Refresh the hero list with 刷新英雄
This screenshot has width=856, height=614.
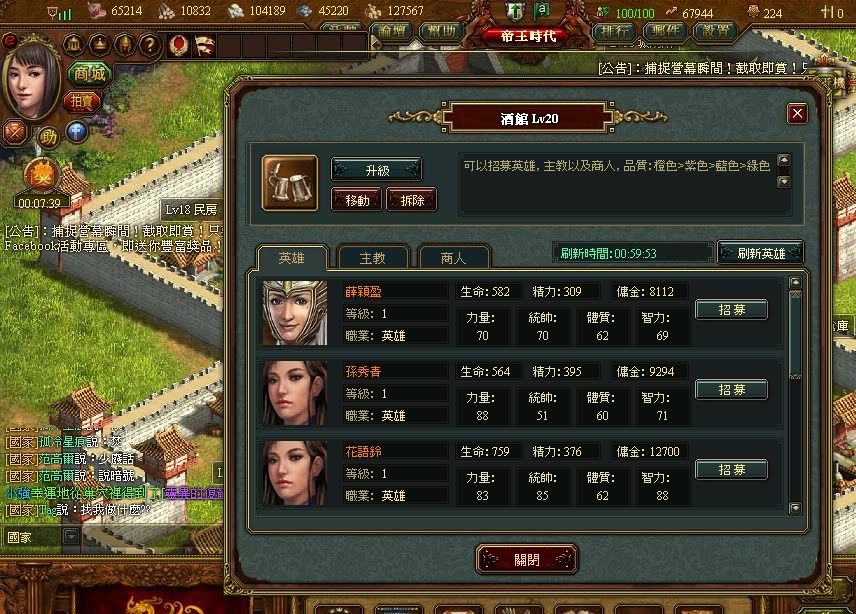[x=761, y=253]
